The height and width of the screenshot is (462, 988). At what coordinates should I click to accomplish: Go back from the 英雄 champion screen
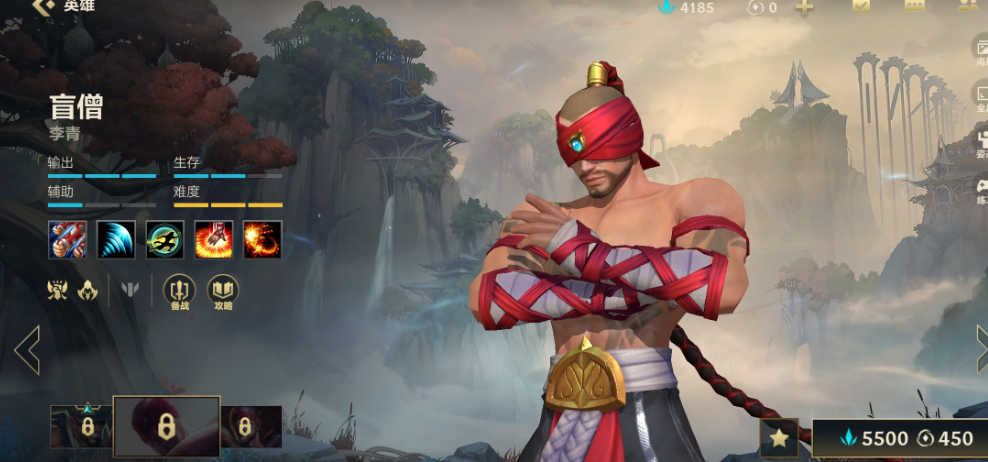41,6
